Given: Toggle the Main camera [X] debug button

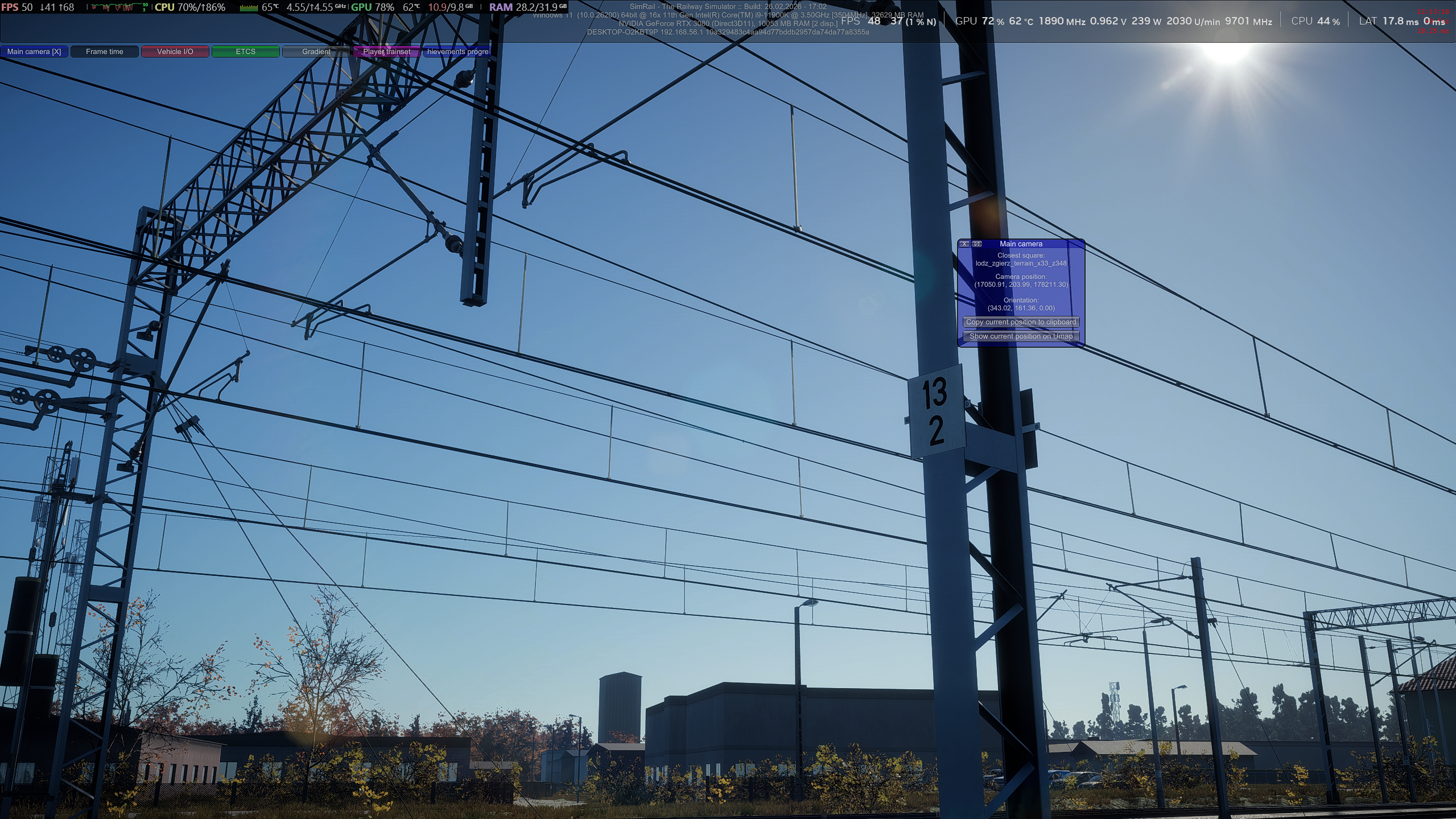Looking at the screenshot, I should pyautogui.click(x=34, y=52).
